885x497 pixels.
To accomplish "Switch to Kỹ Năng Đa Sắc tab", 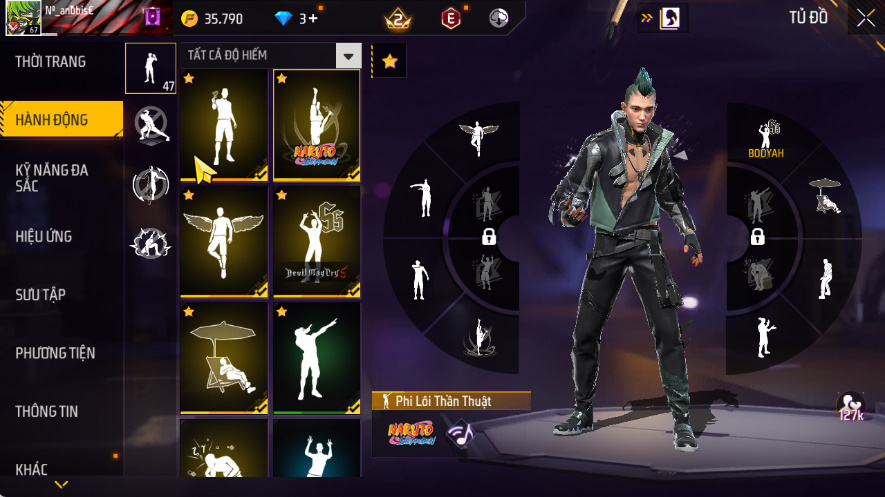I will coord(52,178).
